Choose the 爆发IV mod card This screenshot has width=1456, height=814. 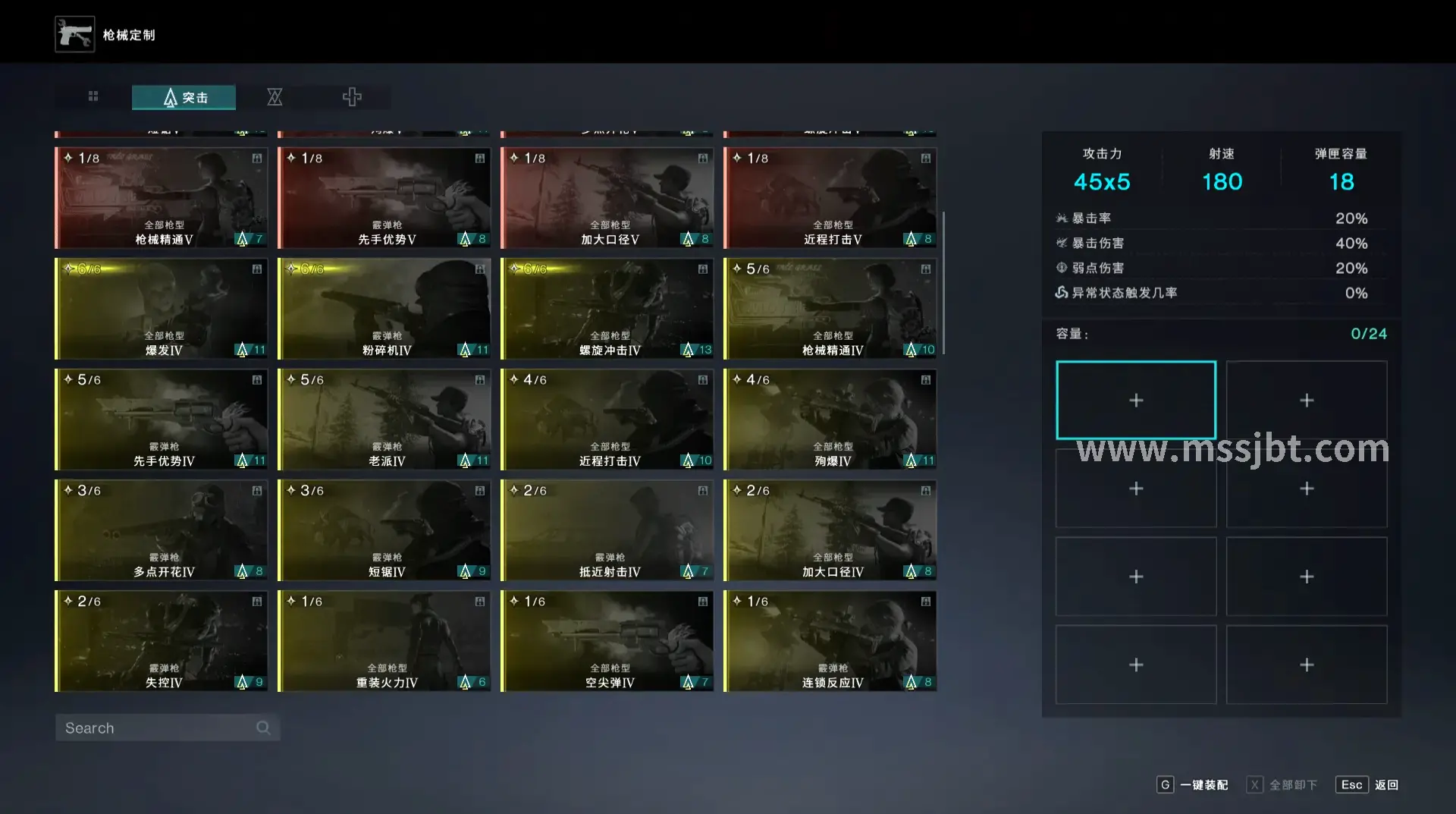(162, 309)
